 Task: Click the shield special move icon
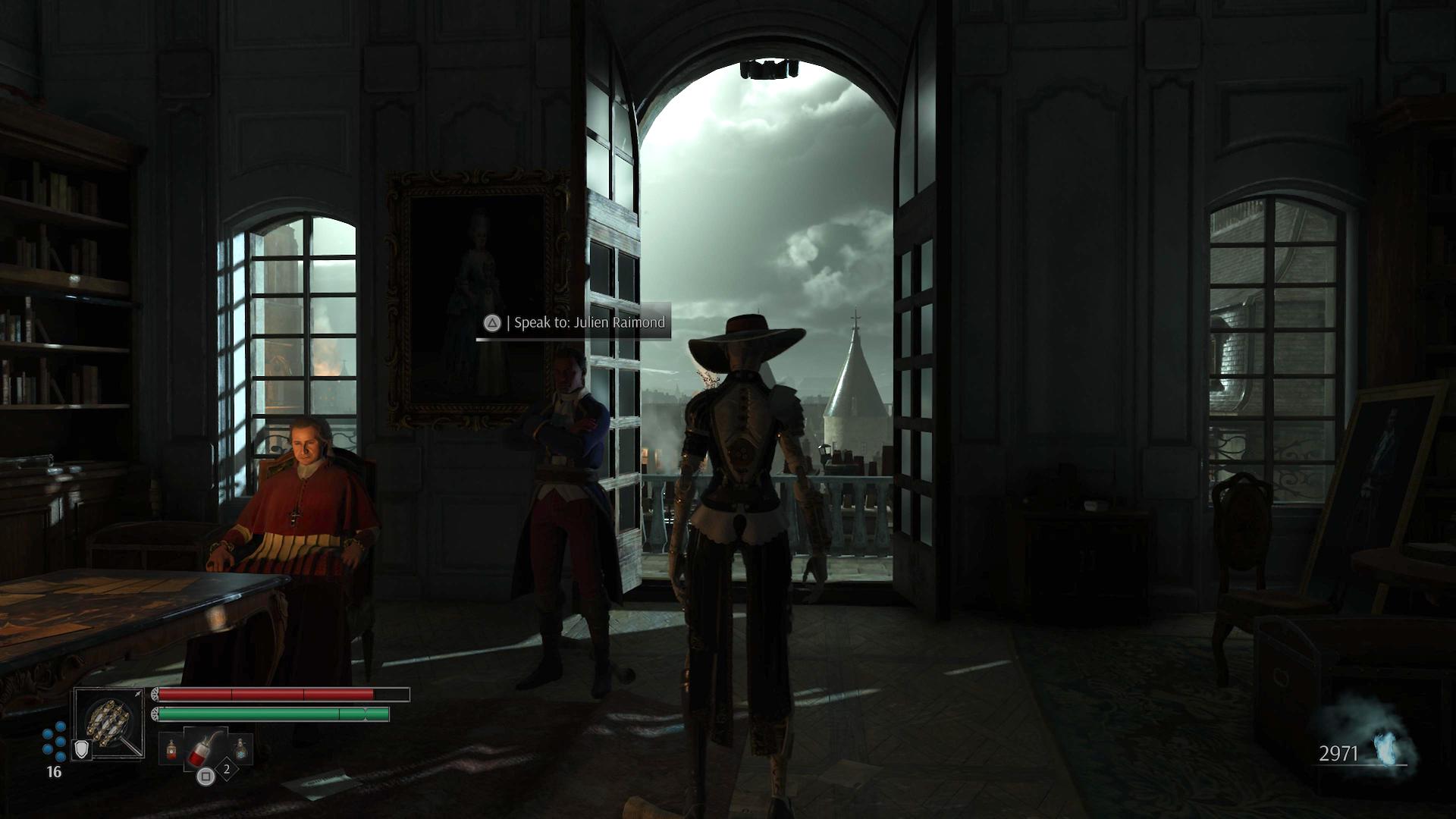click(x=82, y=749)
